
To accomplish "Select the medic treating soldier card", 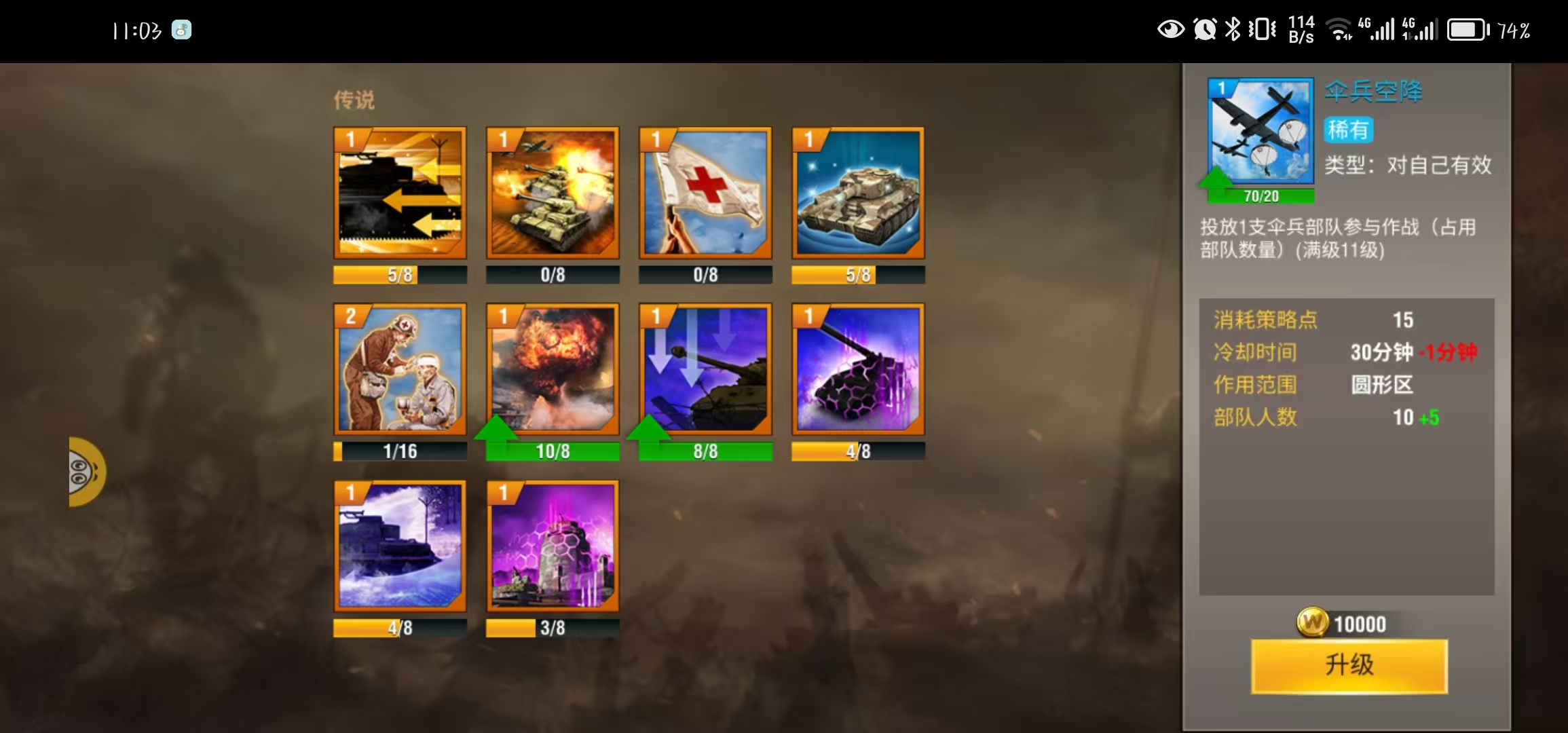I will [400, 369].
